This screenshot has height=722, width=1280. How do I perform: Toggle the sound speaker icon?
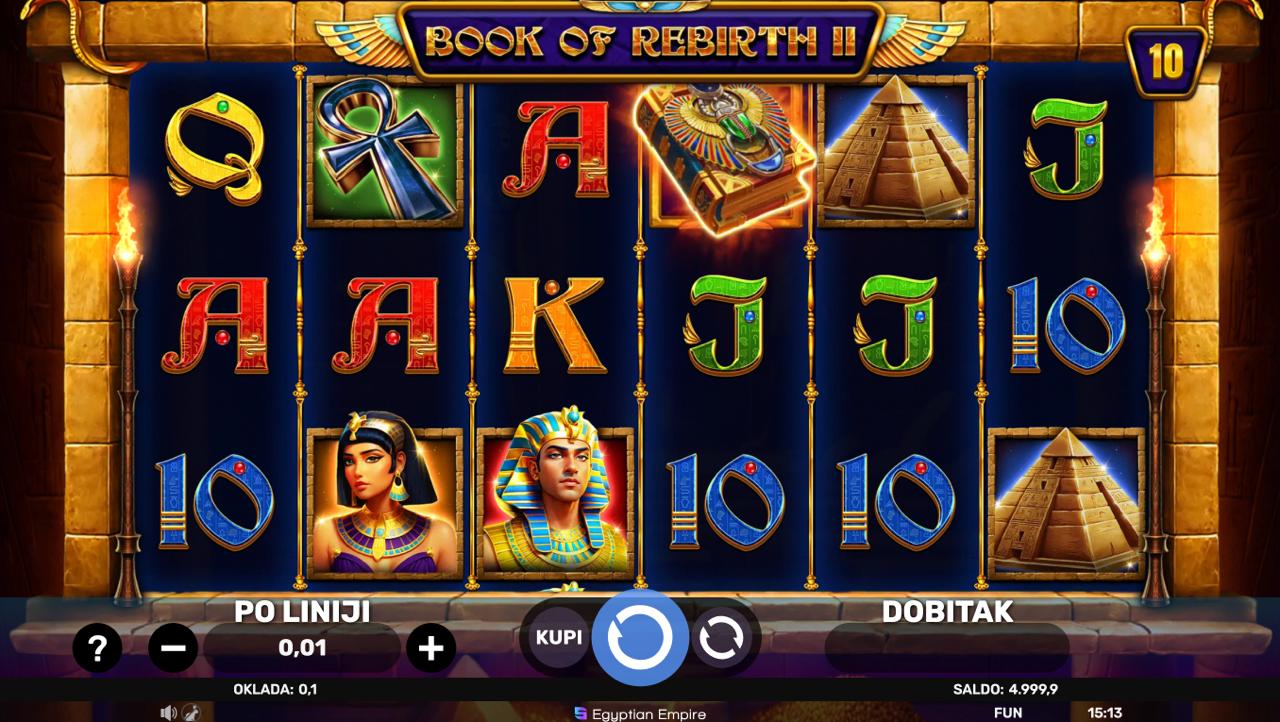coord(168,713)
